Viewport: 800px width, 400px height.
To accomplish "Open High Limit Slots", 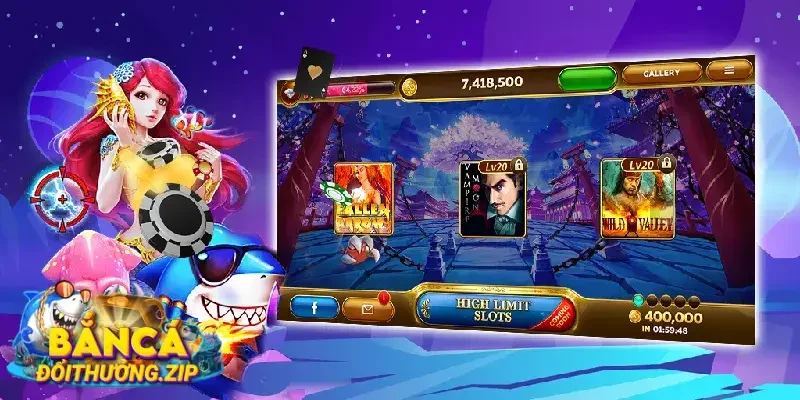I will coord(492,309).
